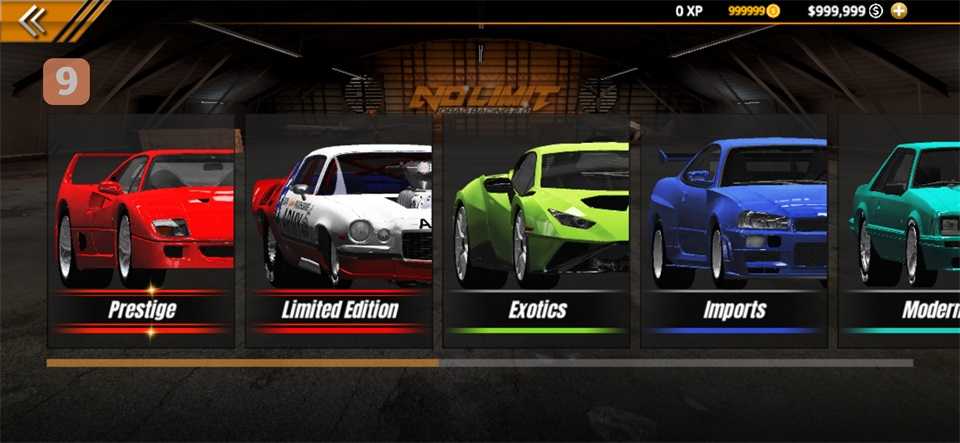Open the Limited Edition car category
Screen dimensions: 960x443
(339, 232)
